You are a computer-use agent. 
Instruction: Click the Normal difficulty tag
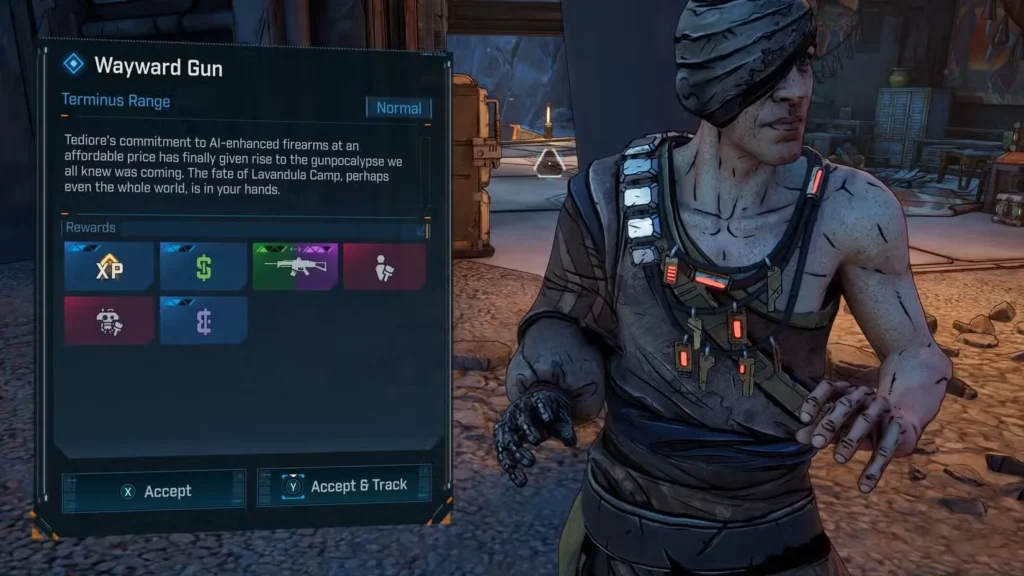tap(398, 108)
